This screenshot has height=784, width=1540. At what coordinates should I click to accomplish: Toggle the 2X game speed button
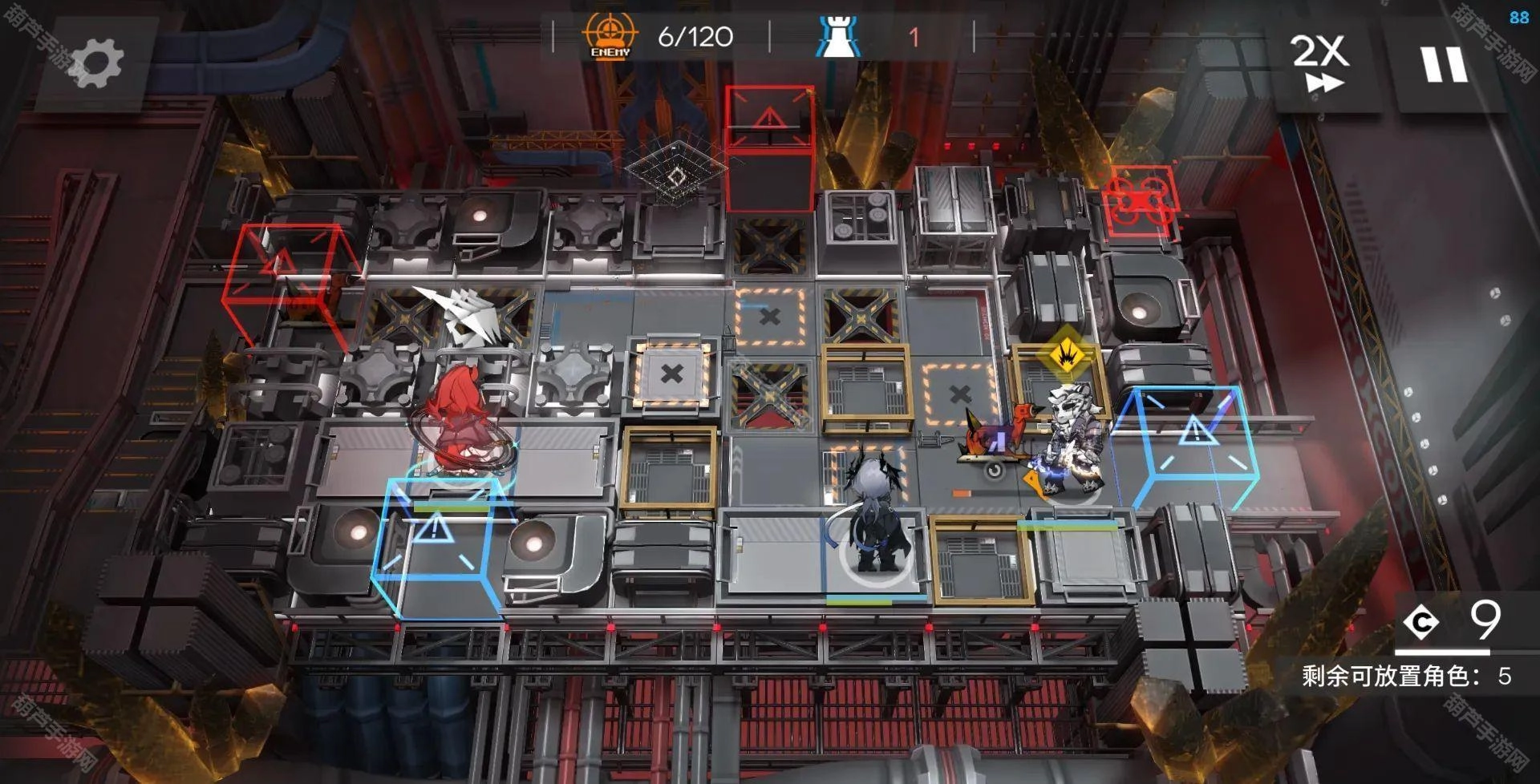click(x=1320, y=63)
